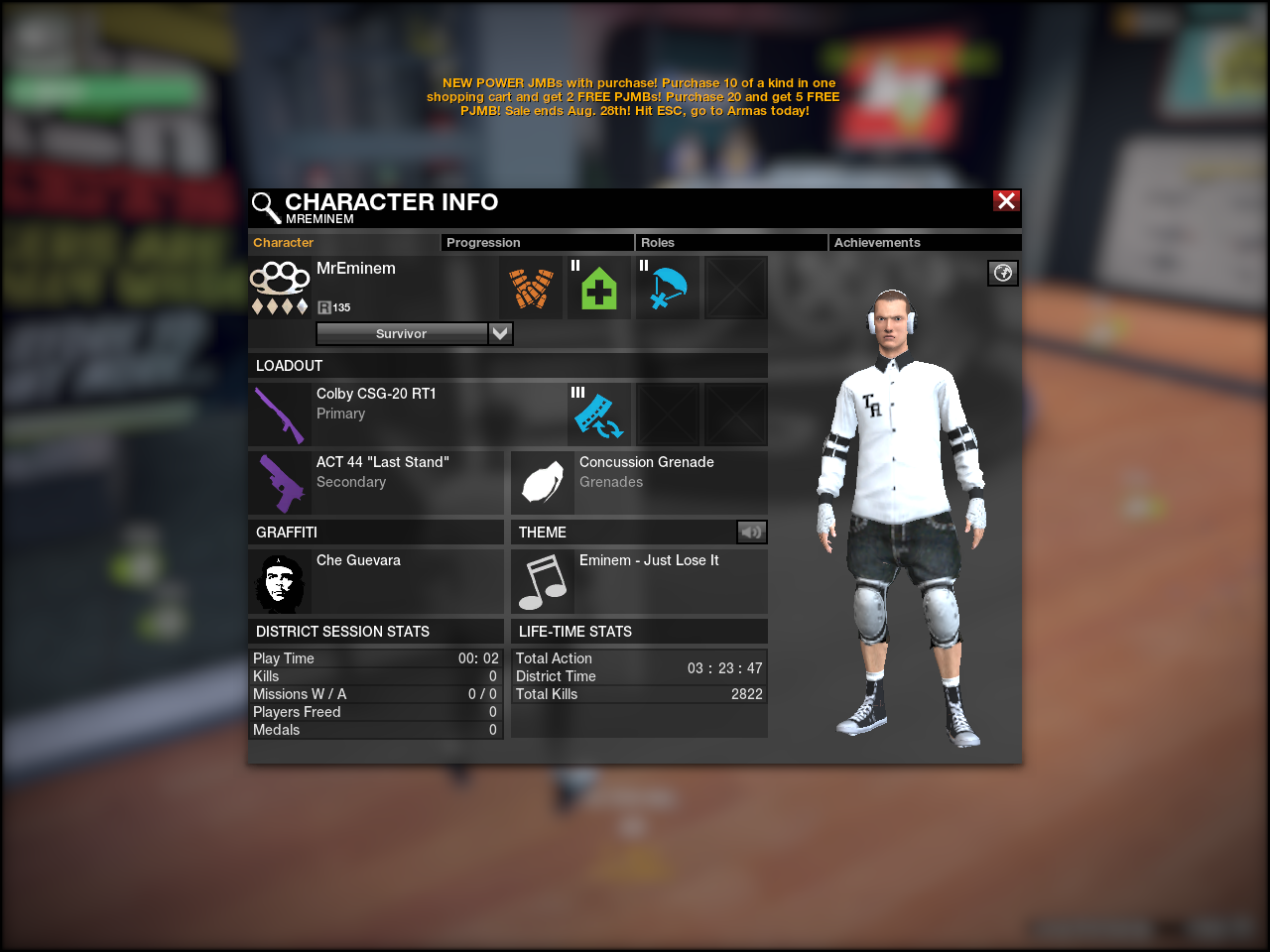Screen dimensions: 1270x952
Task: Toggle the theme speaker button
Action: pos(752,533)
